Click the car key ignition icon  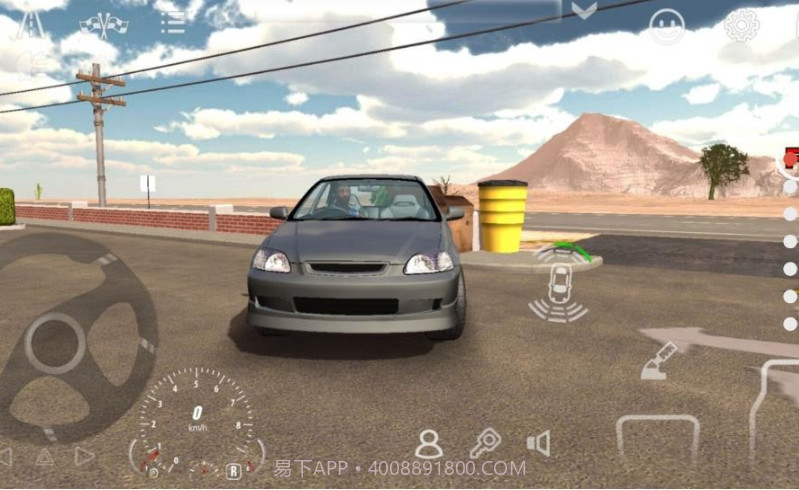(485, 442)
